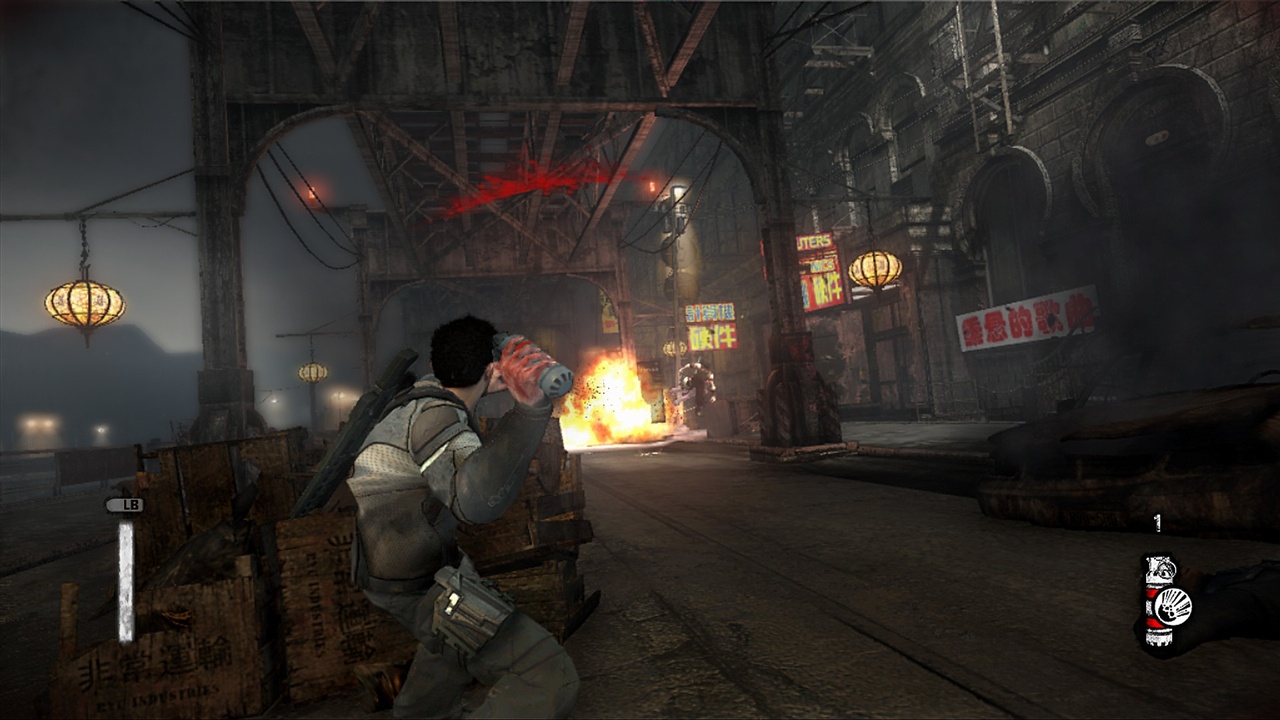Click the street lamp glowing above the alley
This screenshot has width=1280, height=720.
click(677, 190)
